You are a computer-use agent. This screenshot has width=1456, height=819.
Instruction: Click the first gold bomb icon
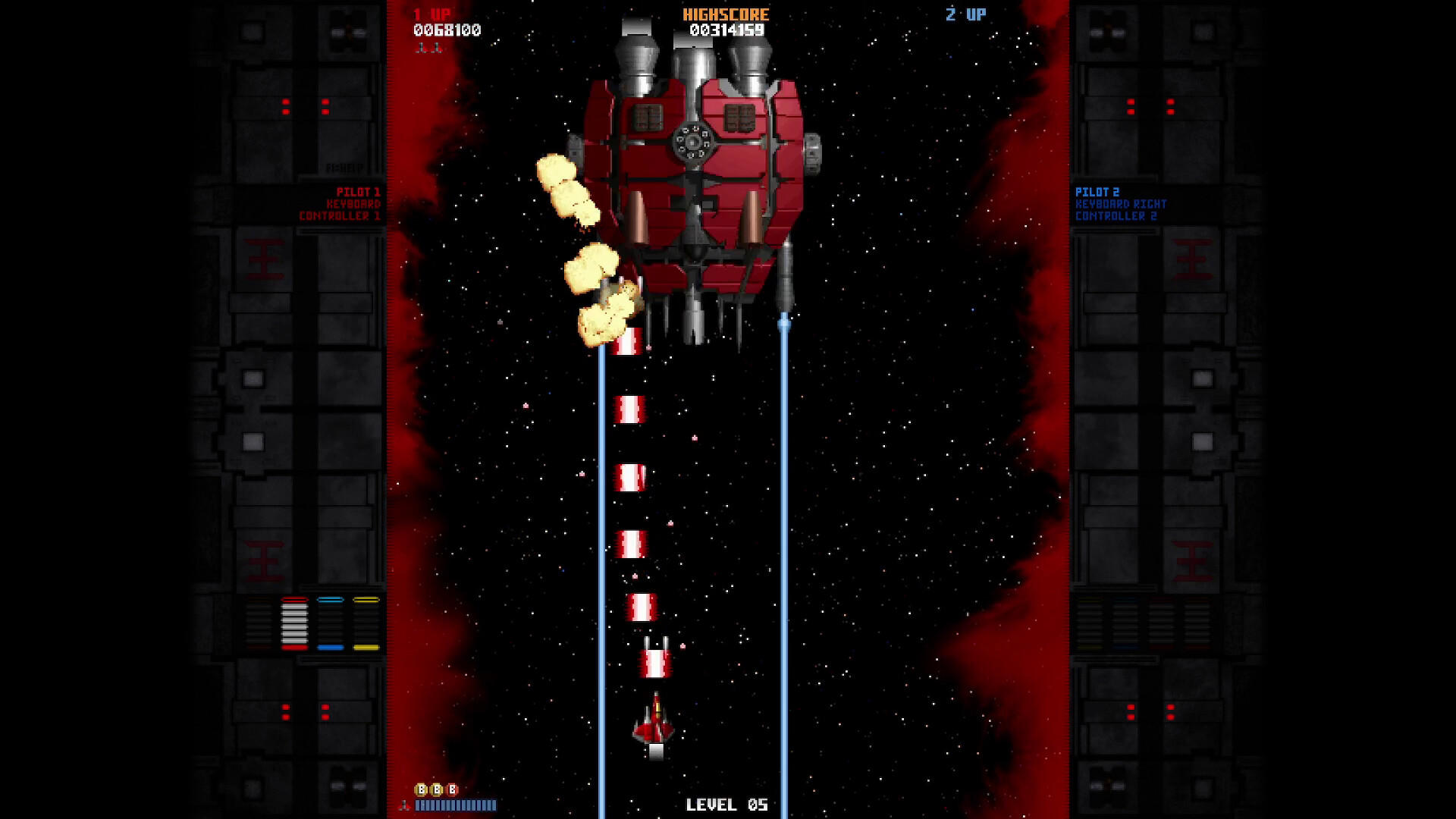coord(421,789)
